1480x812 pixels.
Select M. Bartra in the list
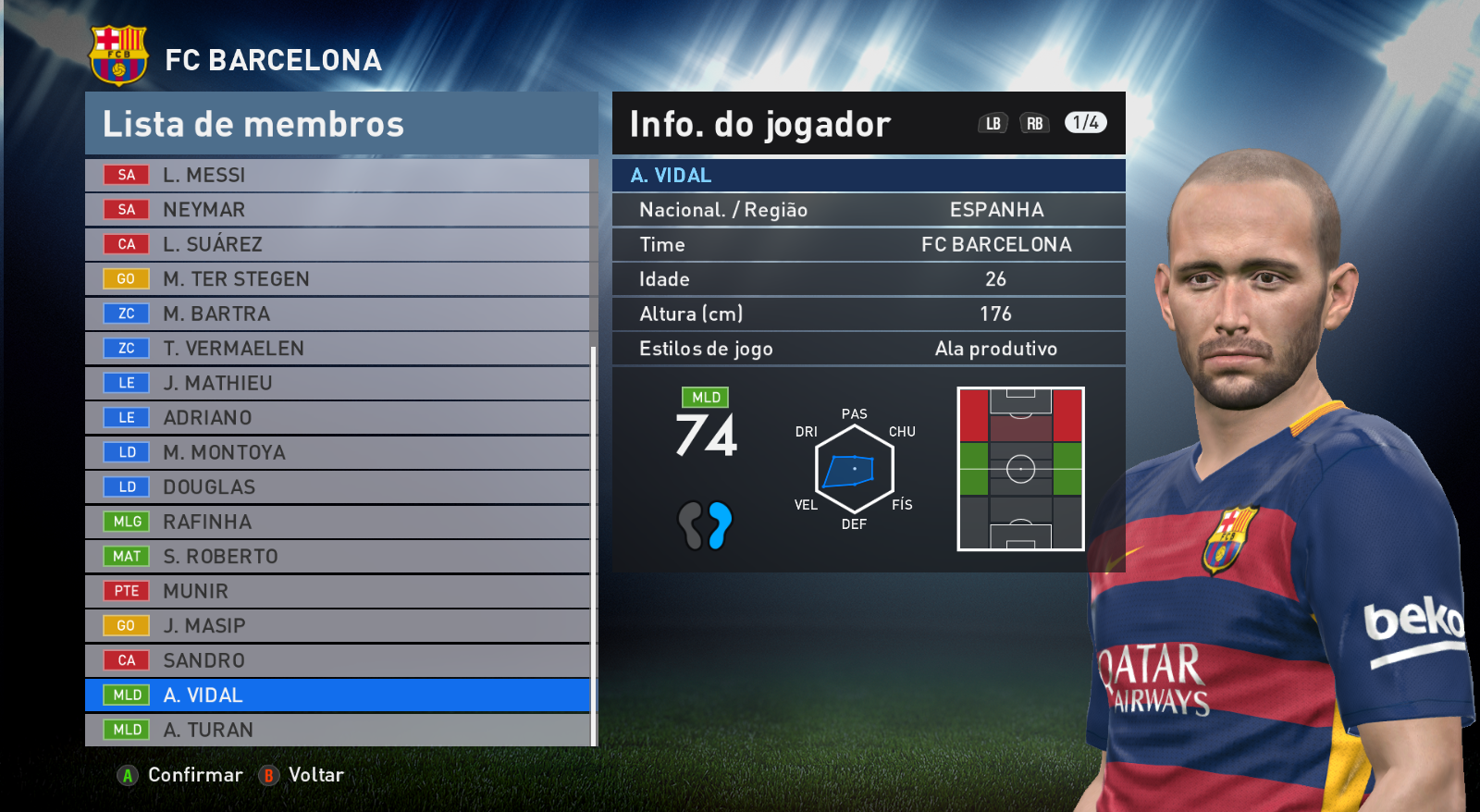point(337,314)
